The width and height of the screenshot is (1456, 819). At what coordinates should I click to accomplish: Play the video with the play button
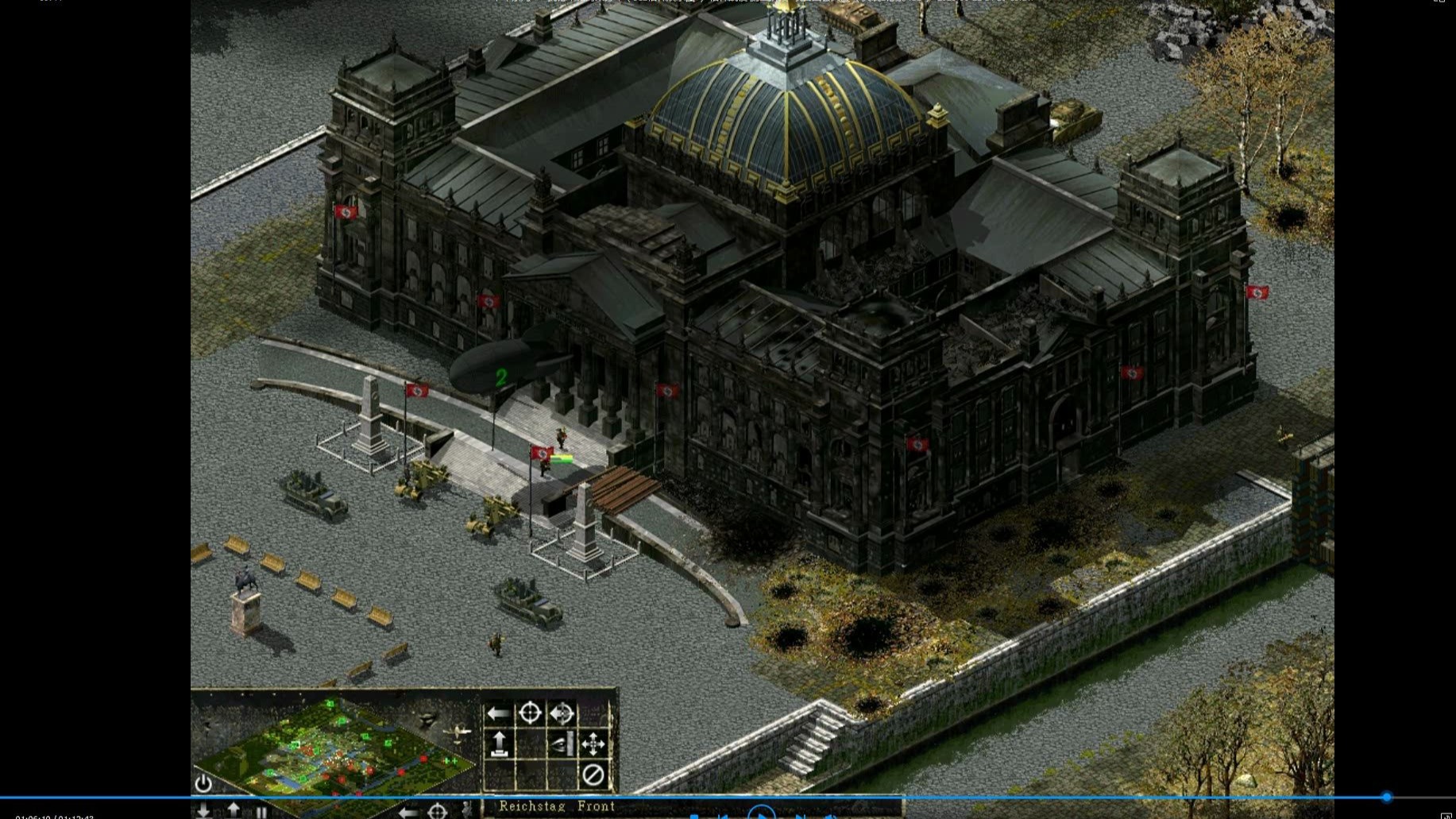click(761, 813)
